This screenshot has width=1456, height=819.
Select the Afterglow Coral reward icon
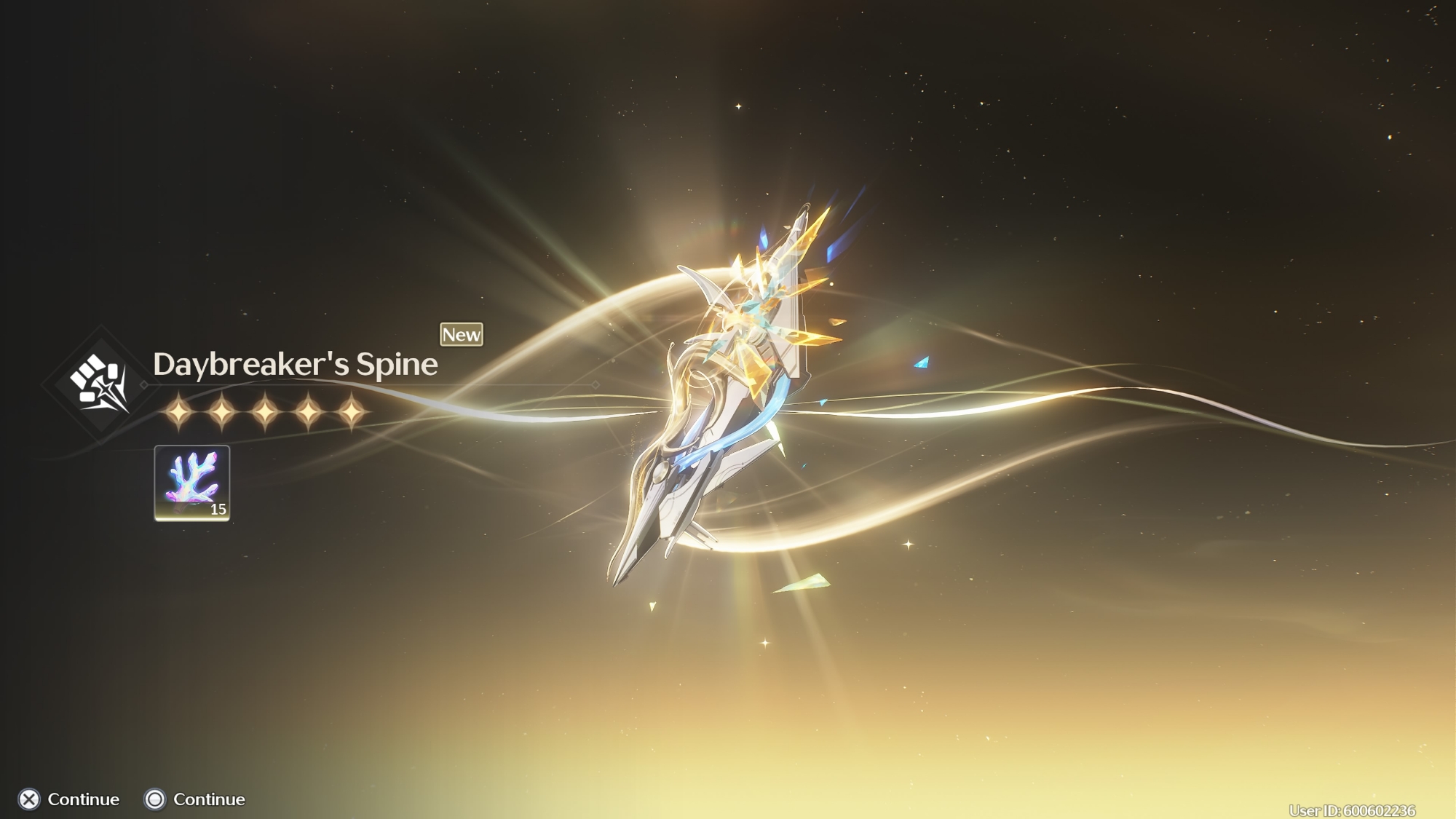pos(192,483)
